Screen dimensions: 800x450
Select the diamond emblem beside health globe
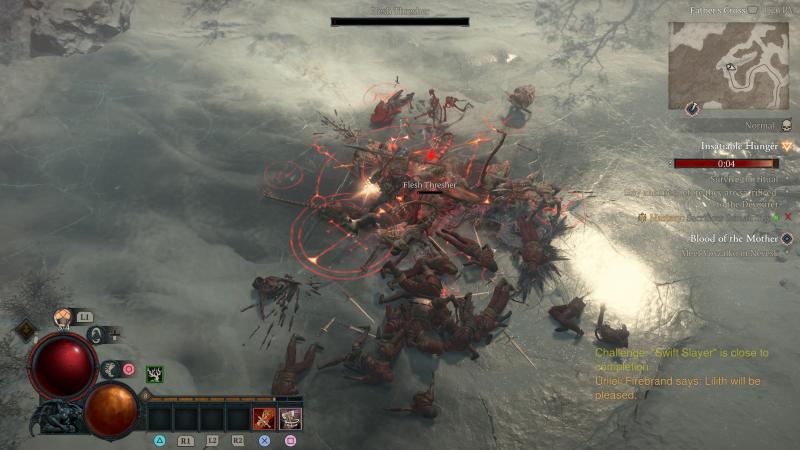click(x=23, y=330)
